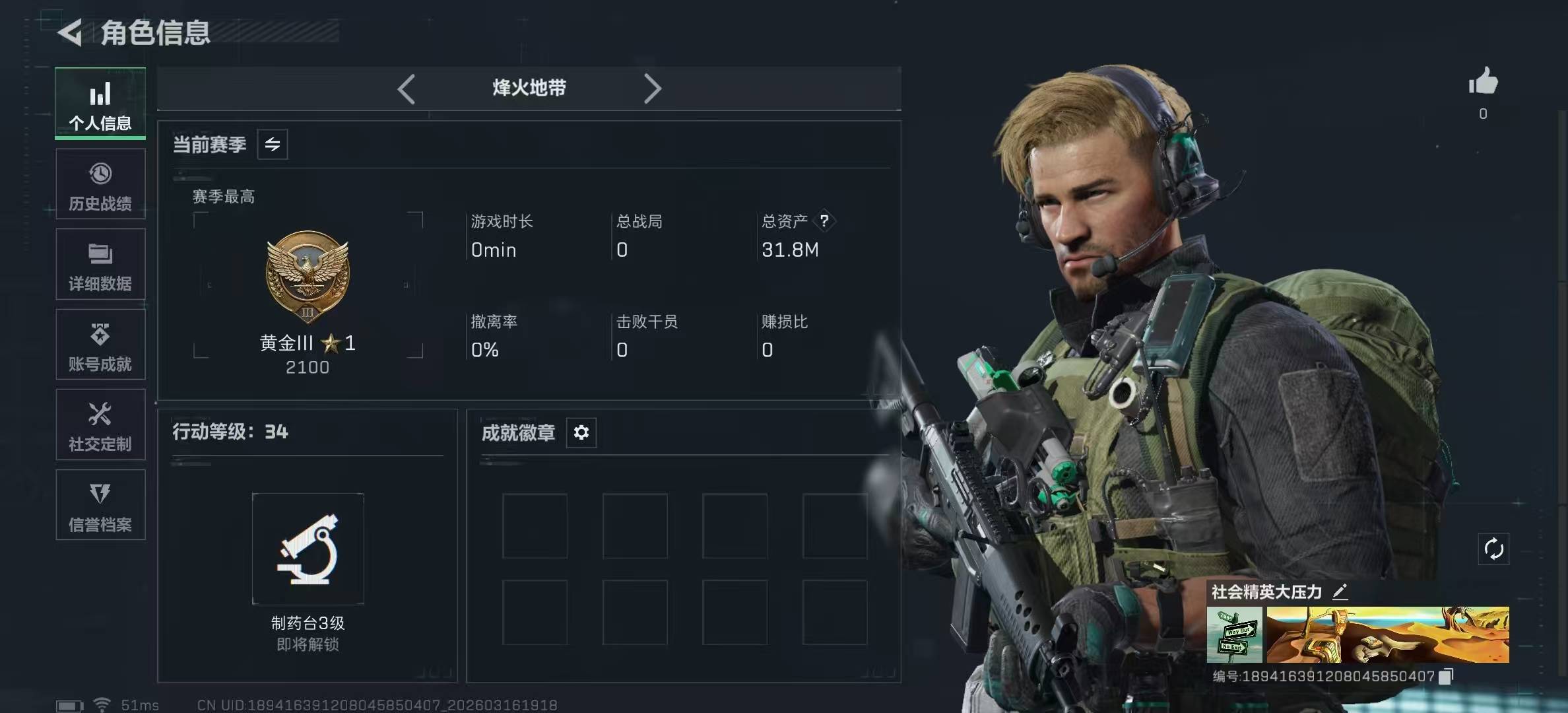The width and height of the screenshot is (1568, 713).
Task: Select the 账号成就 tab
Action: coord(100,345)
